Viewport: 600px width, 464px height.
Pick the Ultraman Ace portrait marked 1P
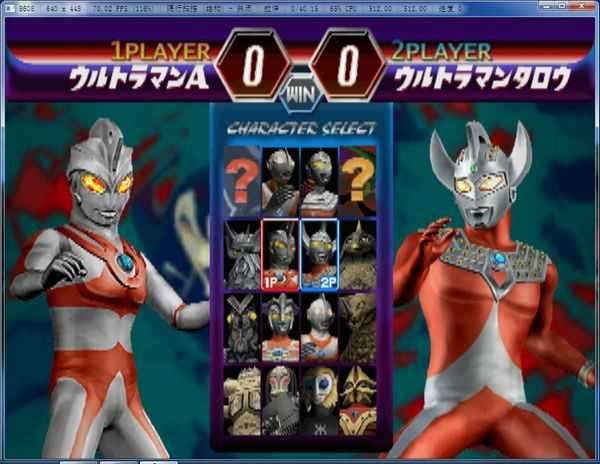(x=281, y=254)
